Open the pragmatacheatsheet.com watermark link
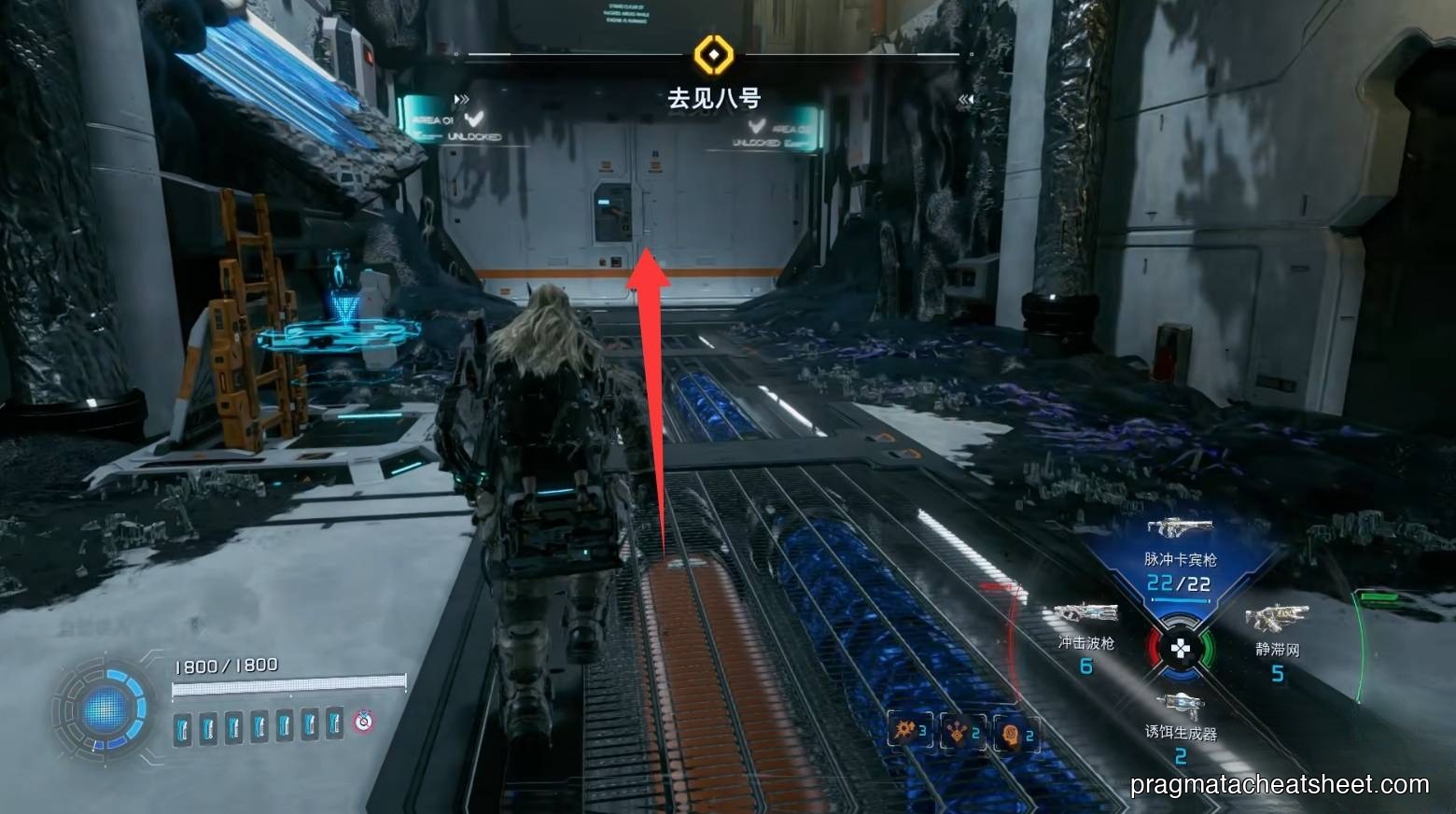Screen dimensions: 1456x814 pos(1279,784)
